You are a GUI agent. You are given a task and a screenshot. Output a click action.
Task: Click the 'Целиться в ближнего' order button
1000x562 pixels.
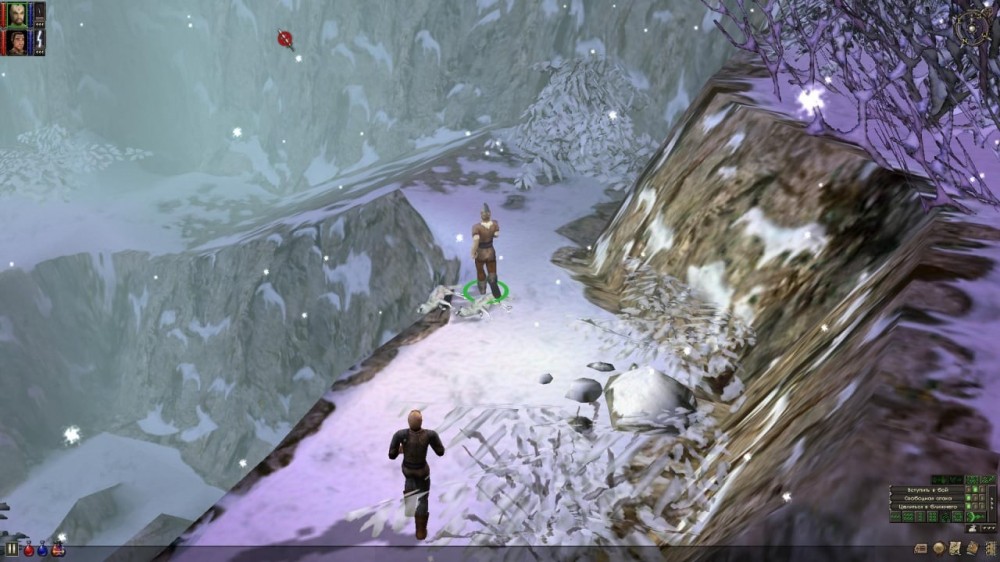927,507
